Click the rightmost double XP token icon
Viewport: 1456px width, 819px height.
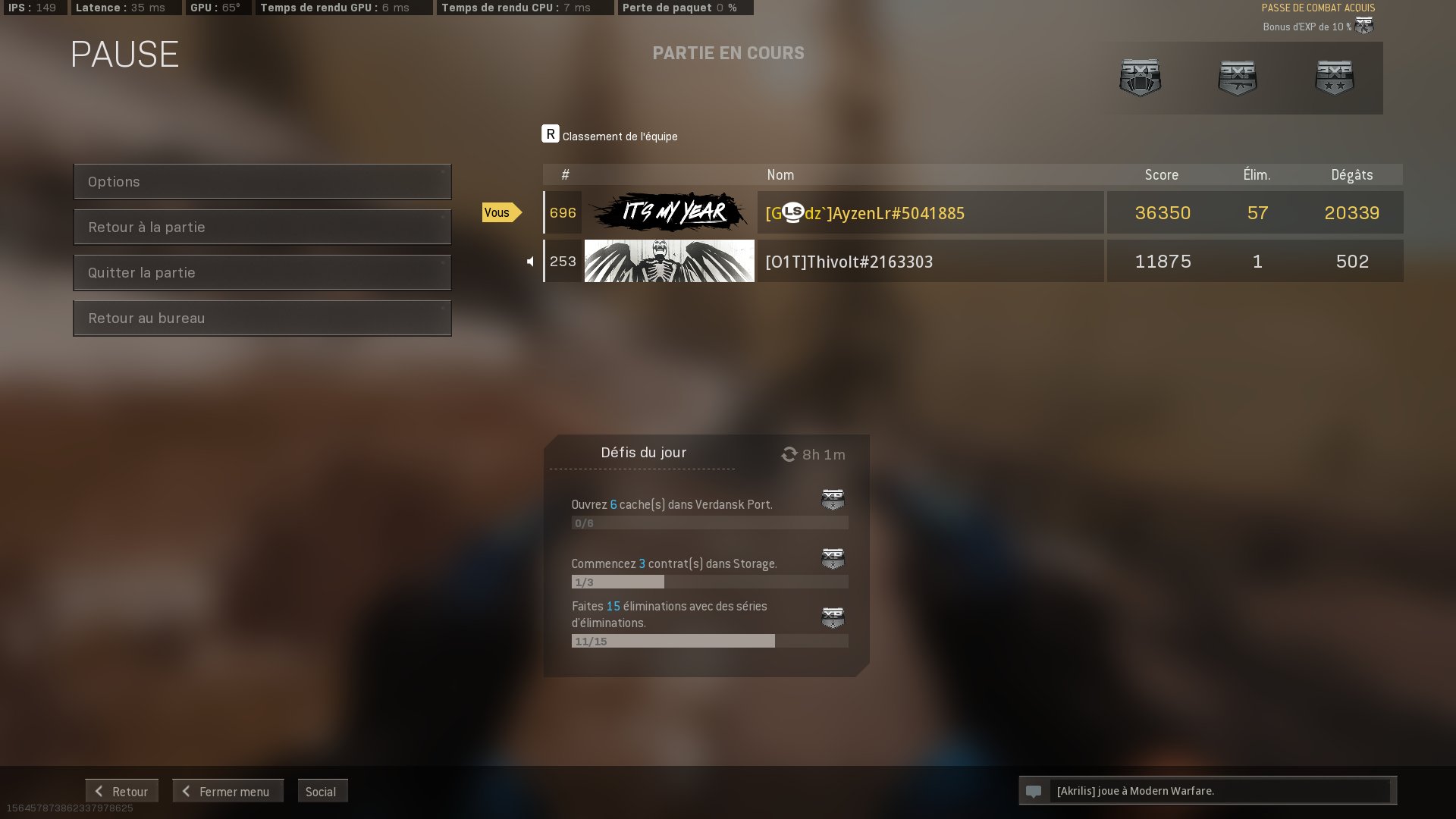(x=1334, y=76)
